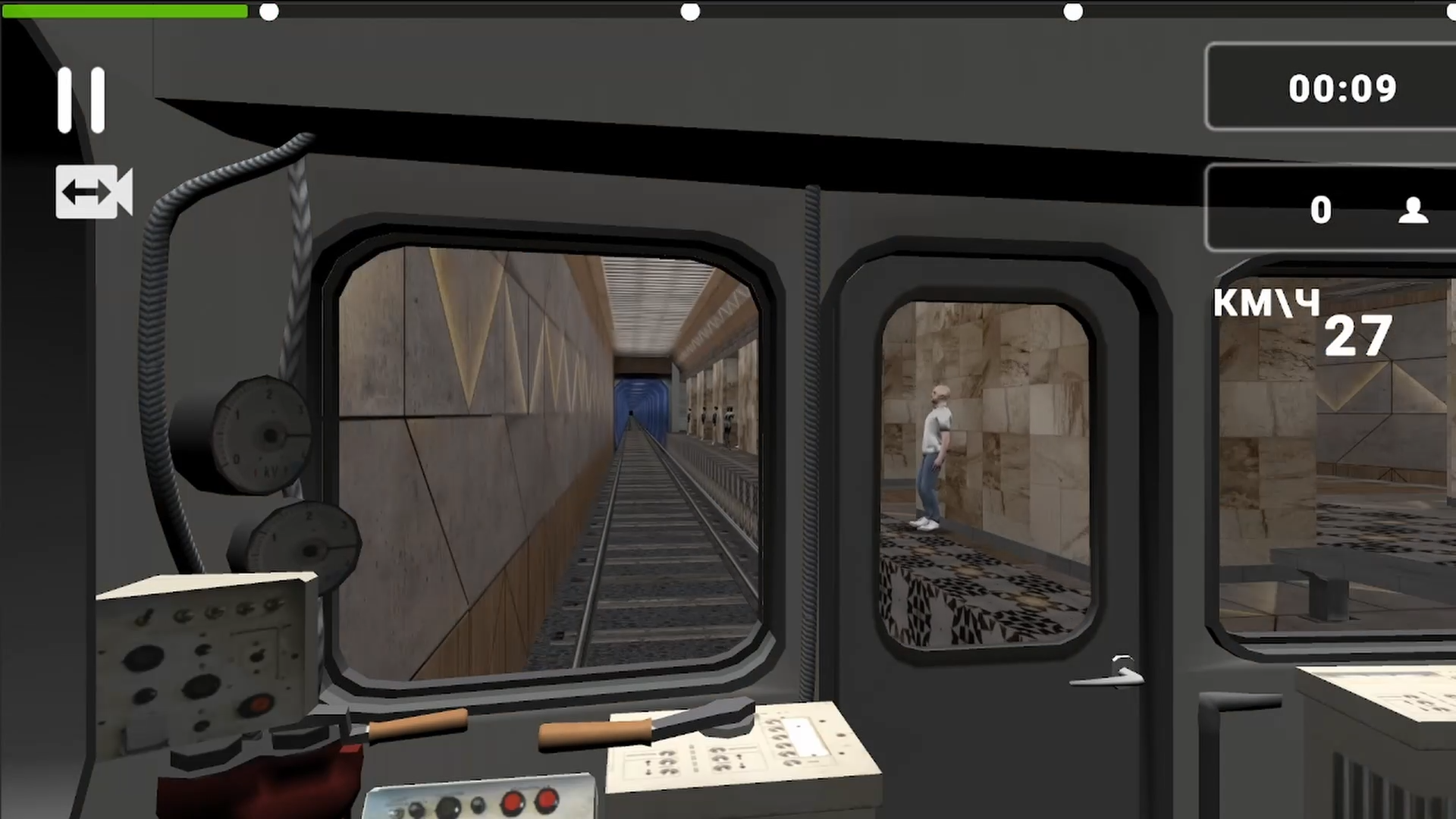1456x819 pixels.
Task: Click the passenger counter person icon
Action: (1413, 210)
